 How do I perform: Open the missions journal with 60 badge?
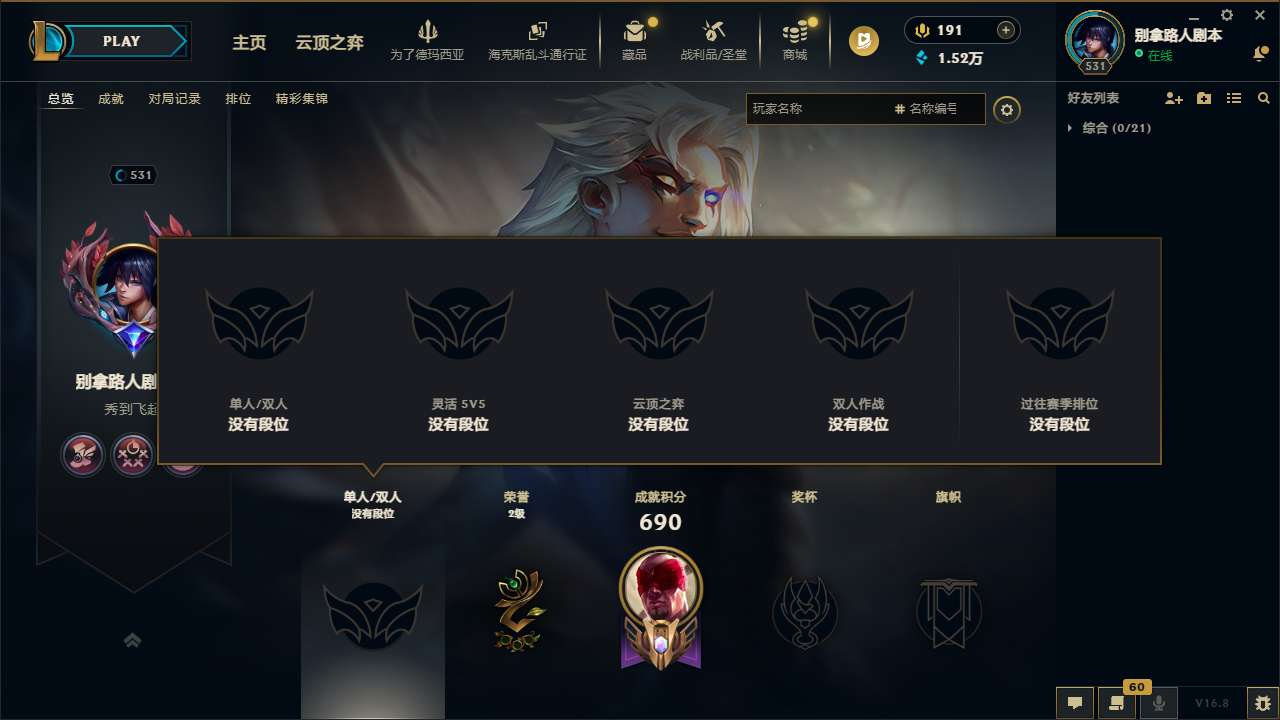pos(1117,703)
